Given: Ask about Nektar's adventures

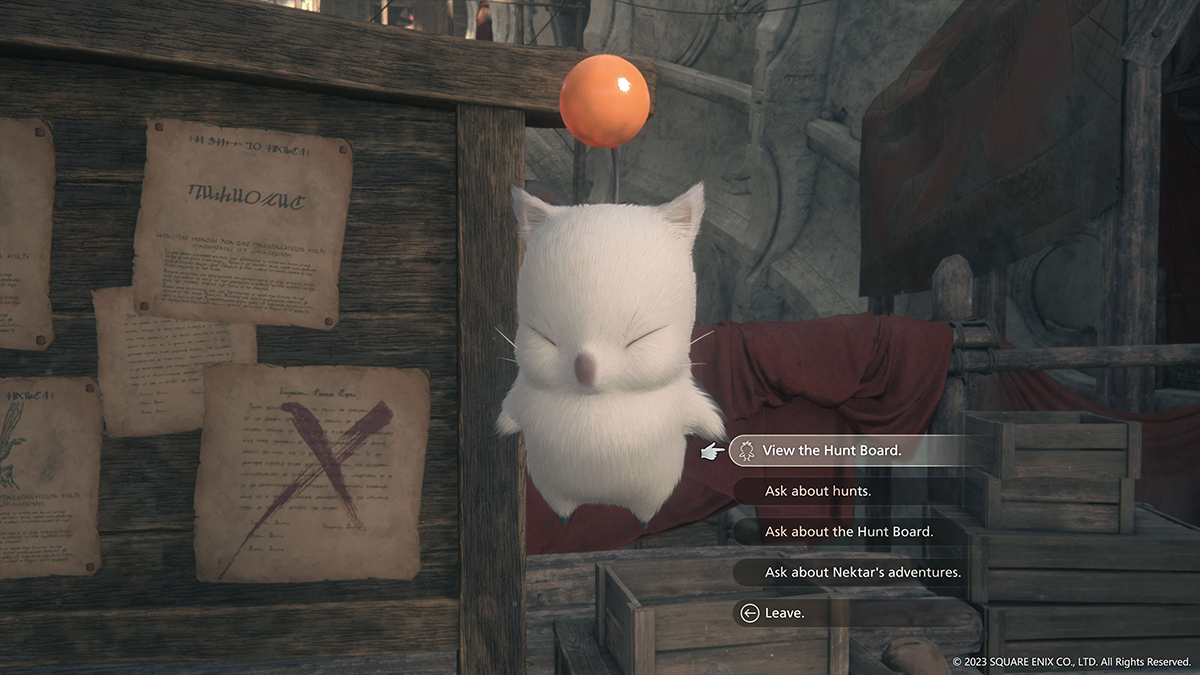Looking at the screenshot, I should coord(862,572).
